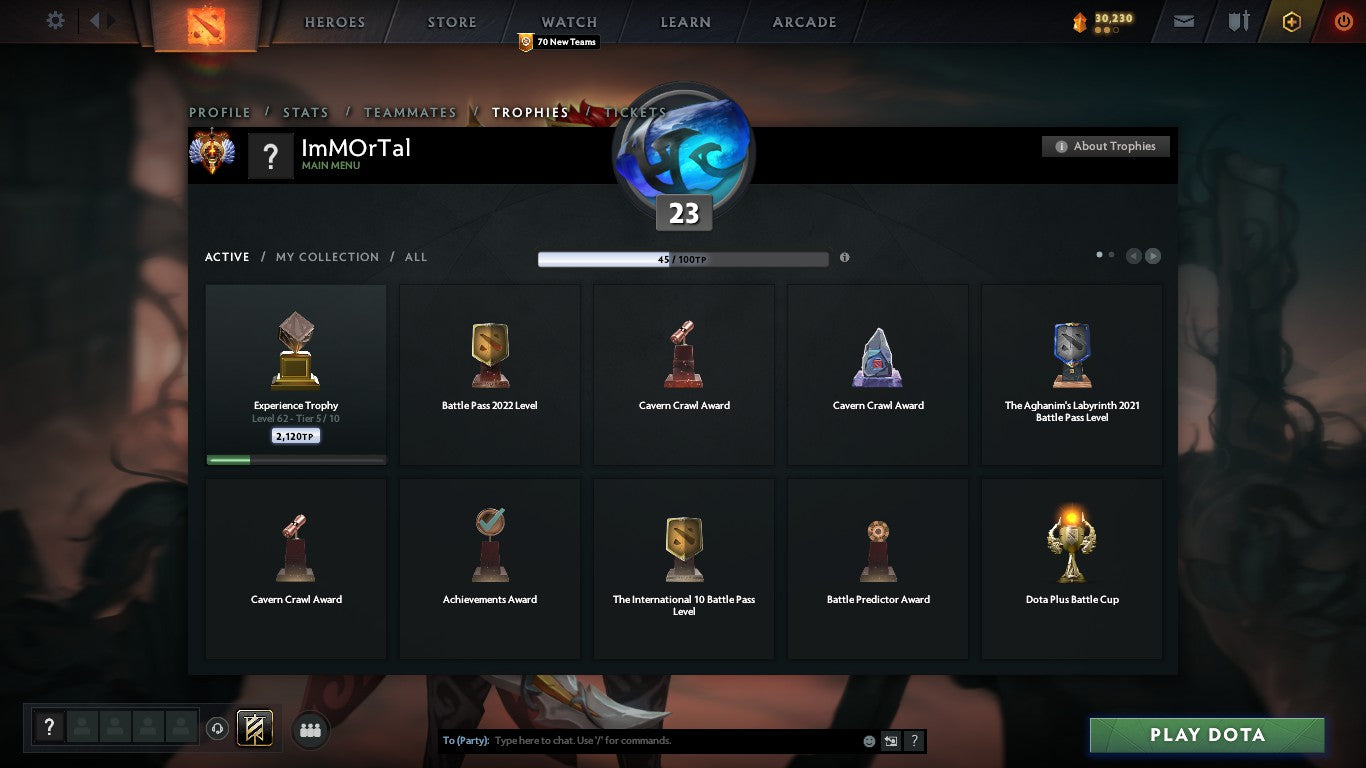The height and width of the screenshot is (768, 1366).
Task: Click the 45/100 TP progress bar
Action: [683, 257]
